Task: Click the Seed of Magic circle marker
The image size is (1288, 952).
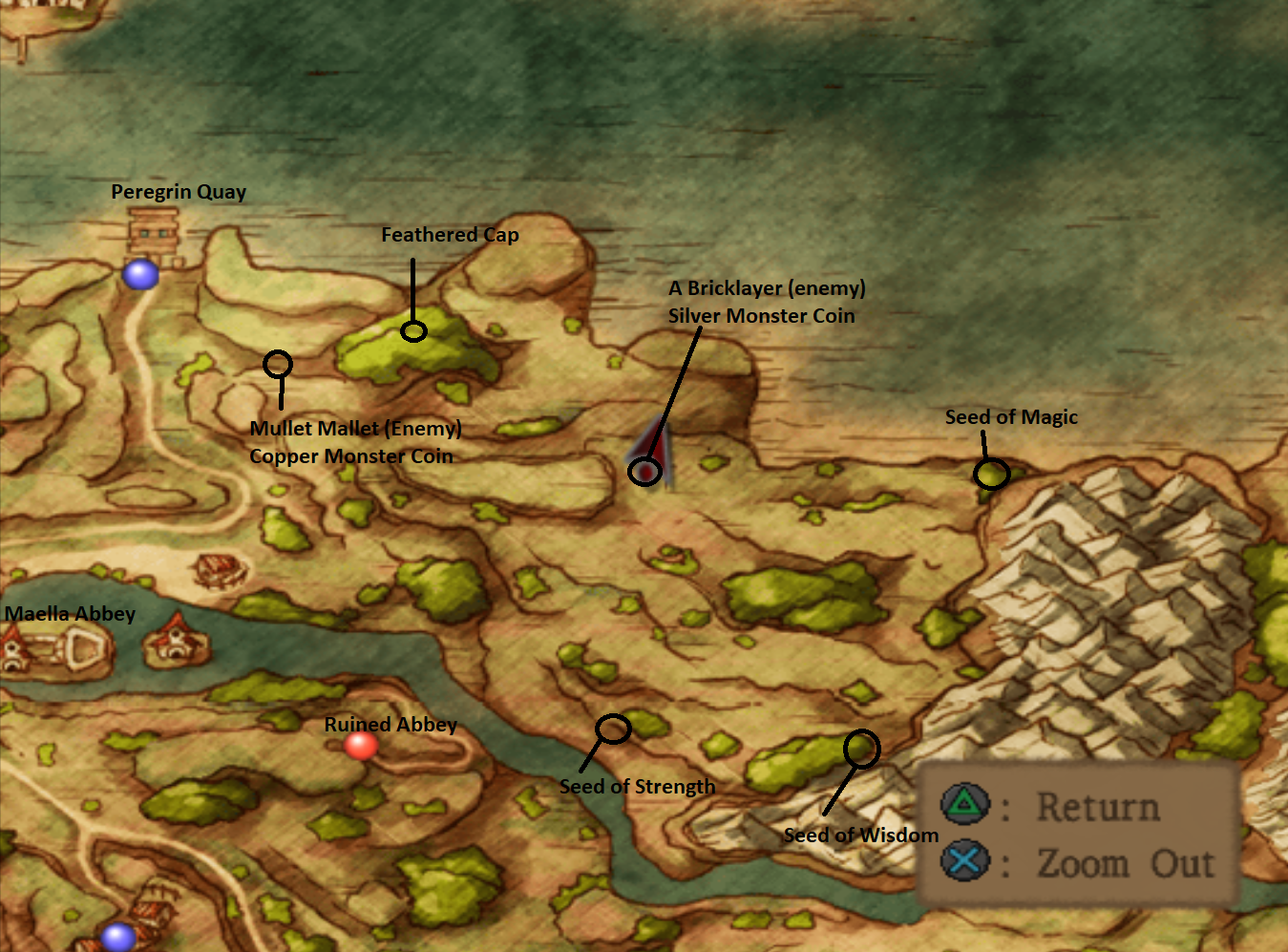Action: click(x=991, y=474)
